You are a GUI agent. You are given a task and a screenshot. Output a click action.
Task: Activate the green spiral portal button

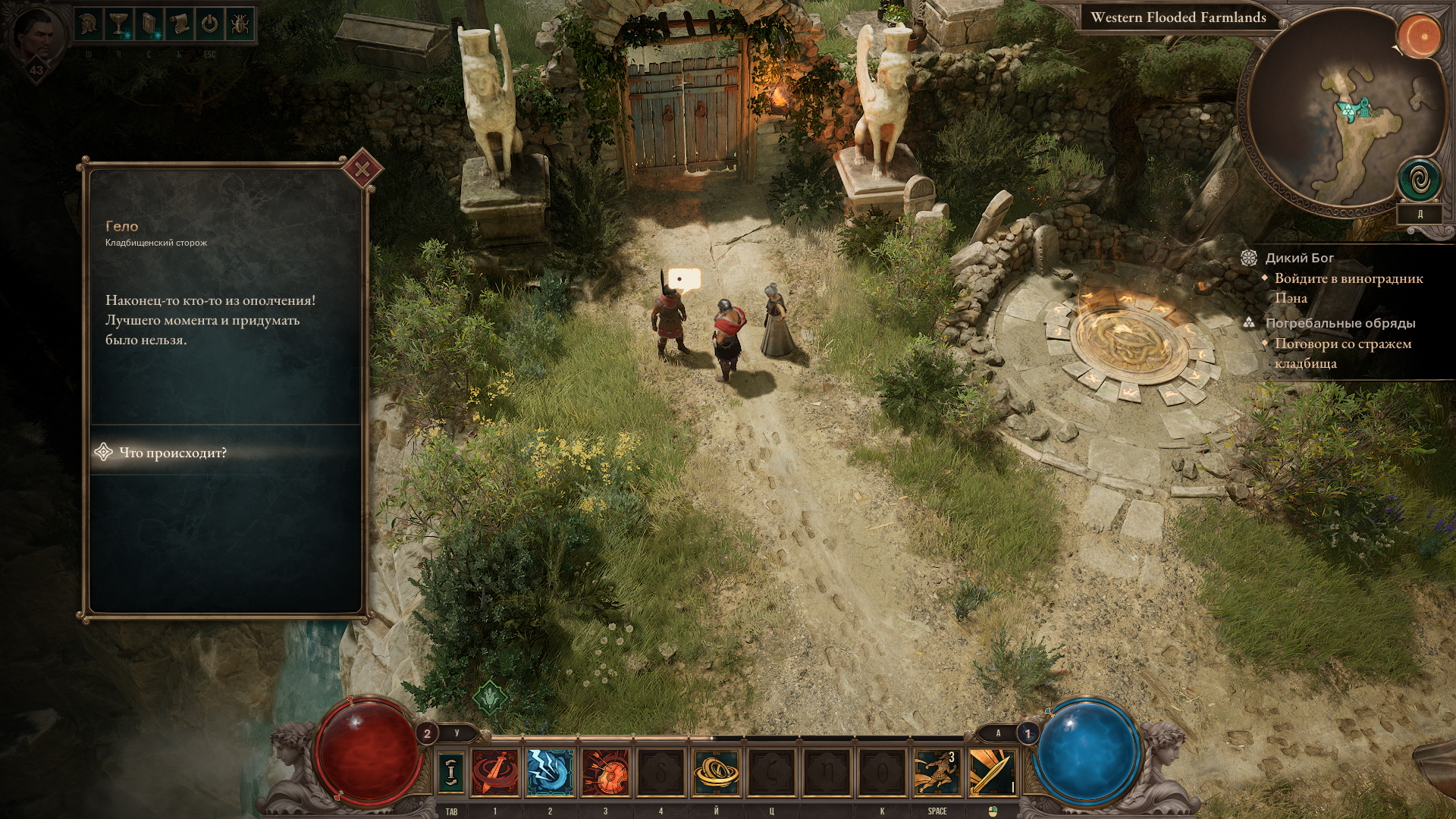coord(1419,180)
